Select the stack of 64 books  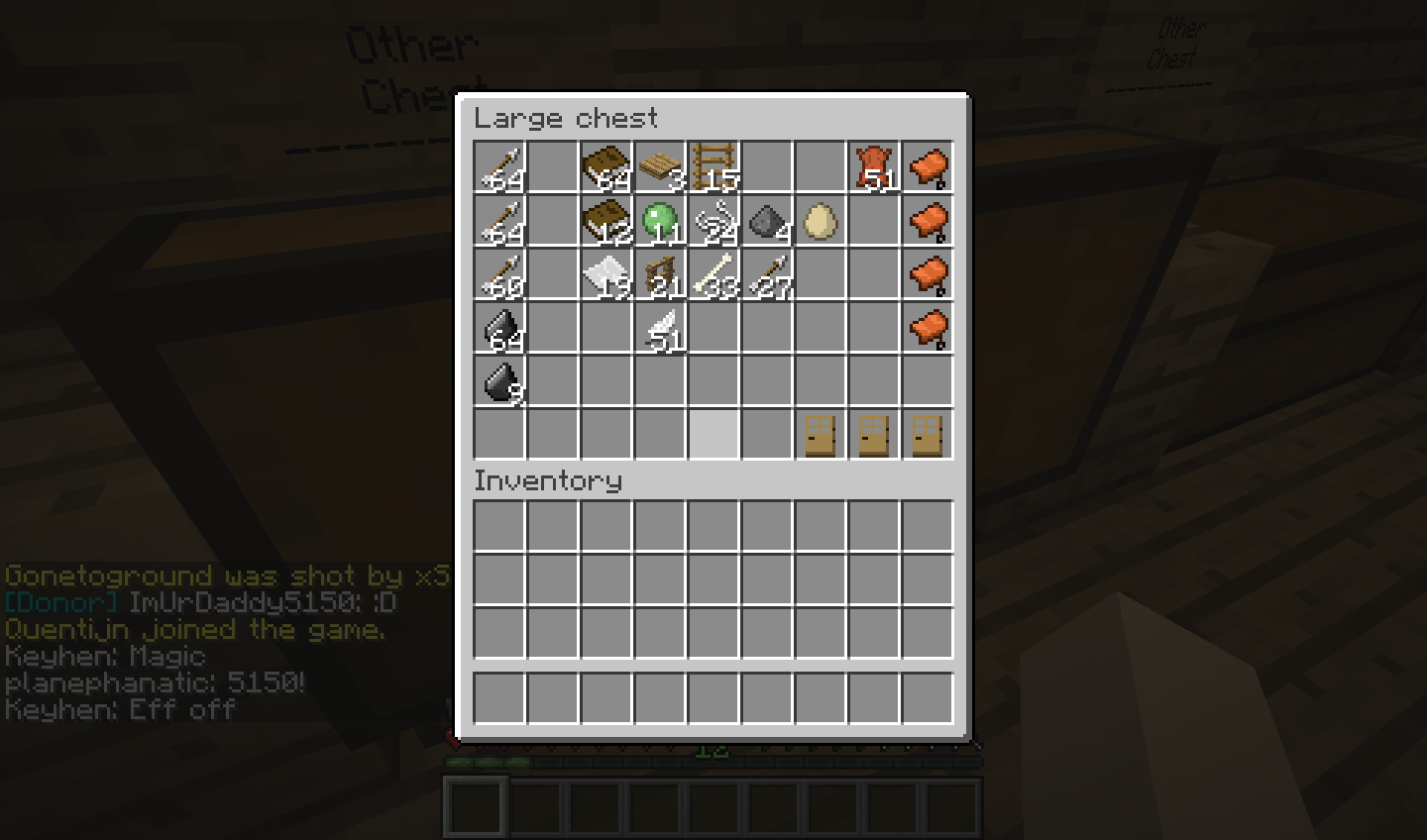coord(606,167)
